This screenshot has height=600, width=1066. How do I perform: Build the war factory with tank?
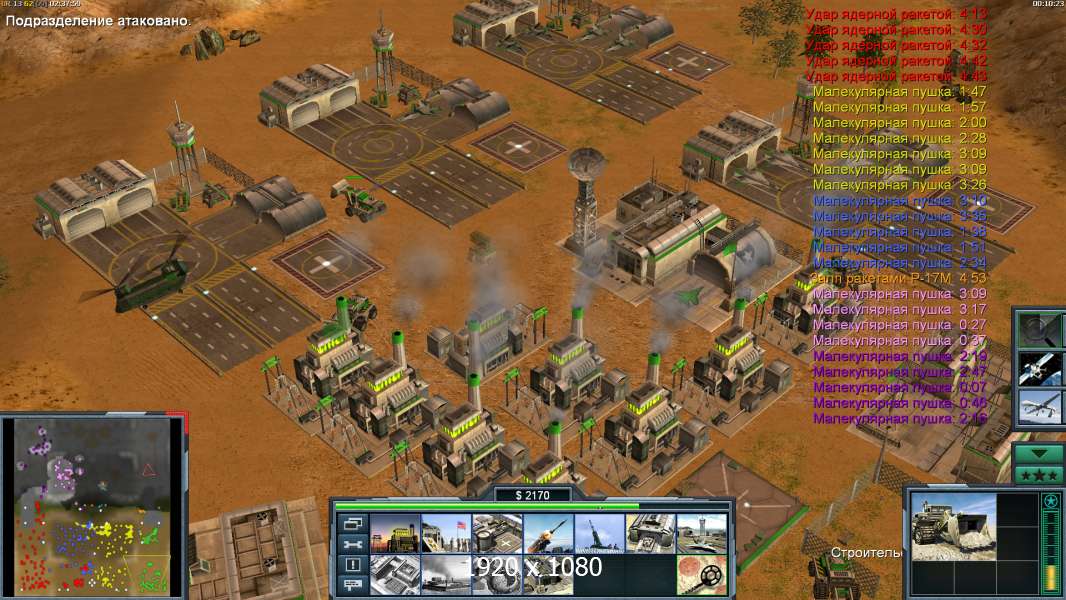click(x=650, y=533)
